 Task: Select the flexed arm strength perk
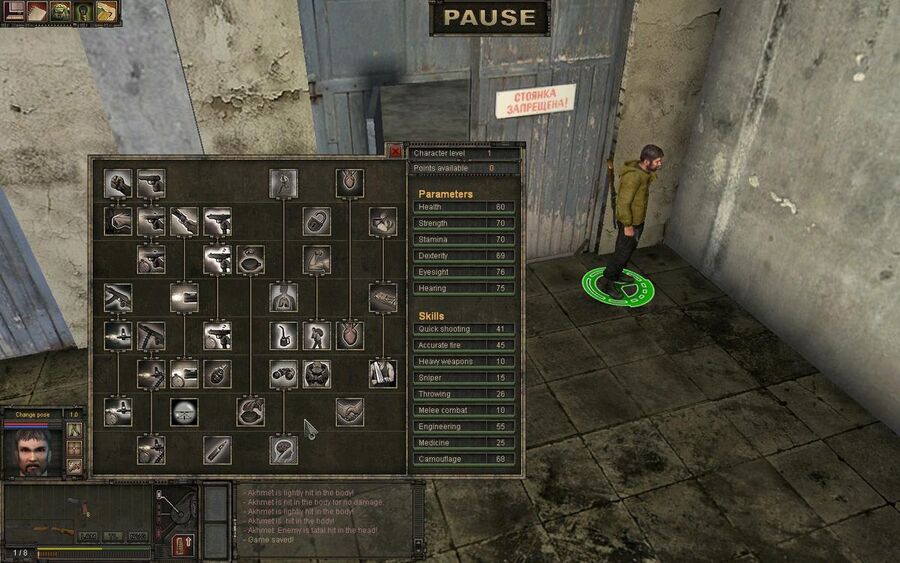pyautogui.click(x=317, y=260)
